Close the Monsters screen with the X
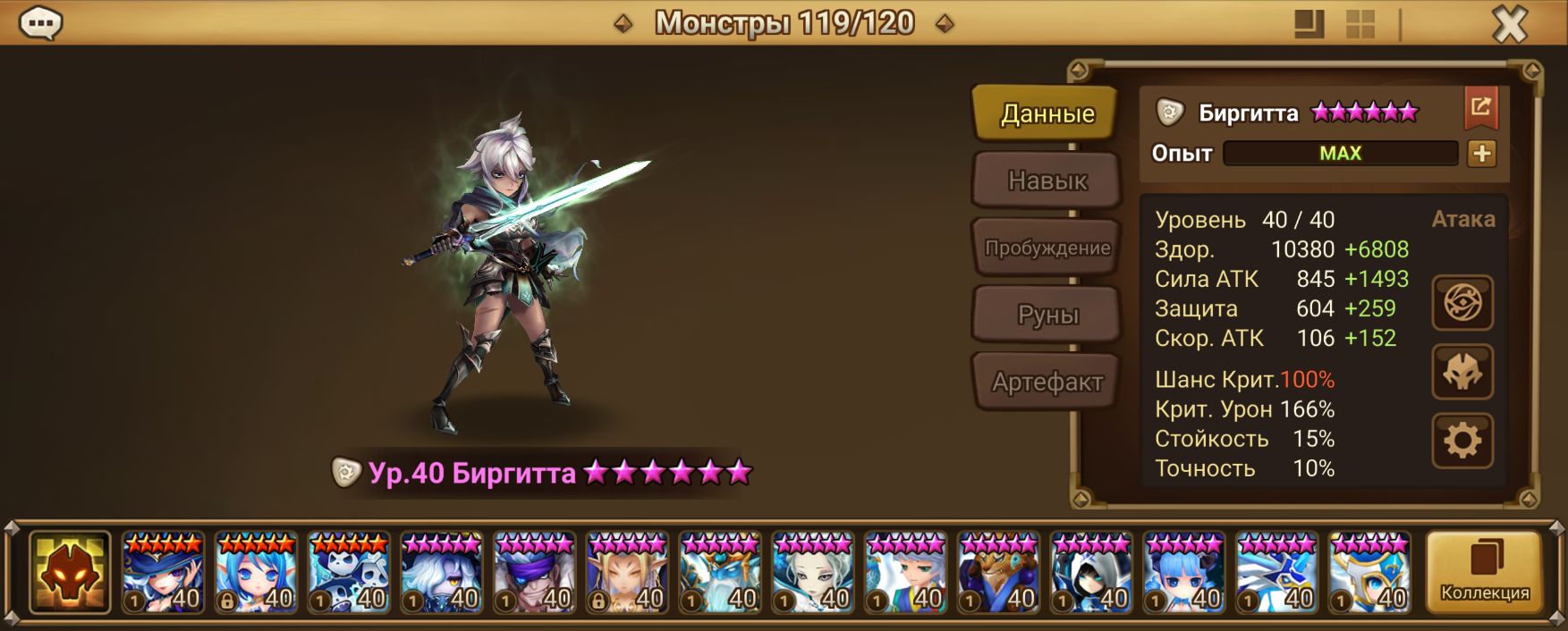The image size is (1568, 631). [1509, 25]
